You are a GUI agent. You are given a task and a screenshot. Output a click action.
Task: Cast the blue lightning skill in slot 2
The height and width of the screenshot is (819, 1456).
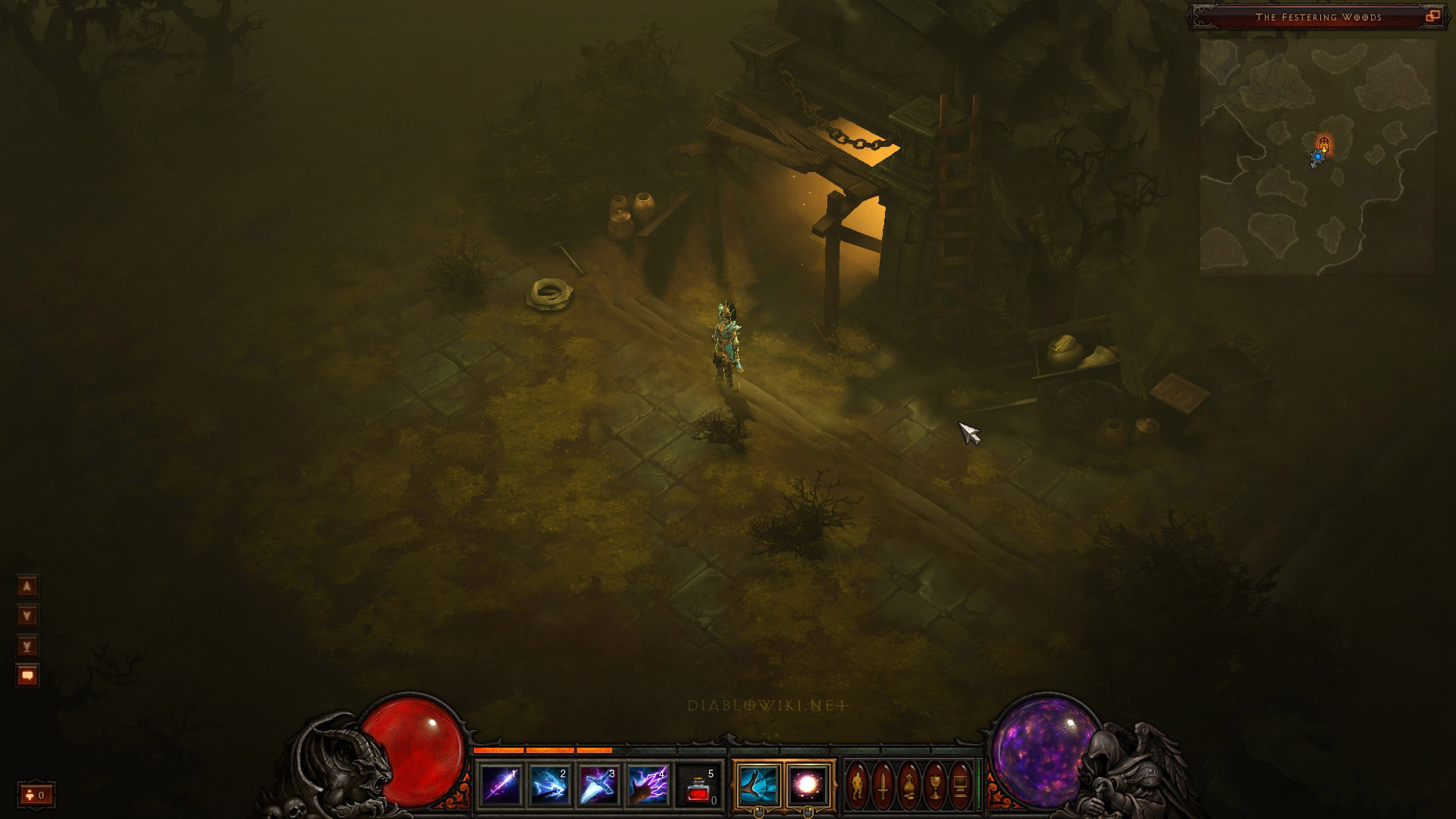550,786
